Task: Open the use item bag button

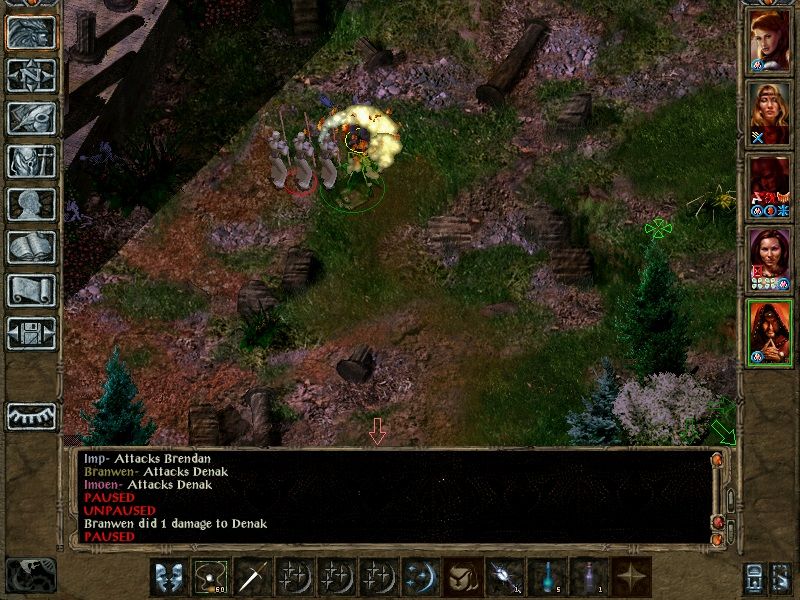Action: [463, 578]
